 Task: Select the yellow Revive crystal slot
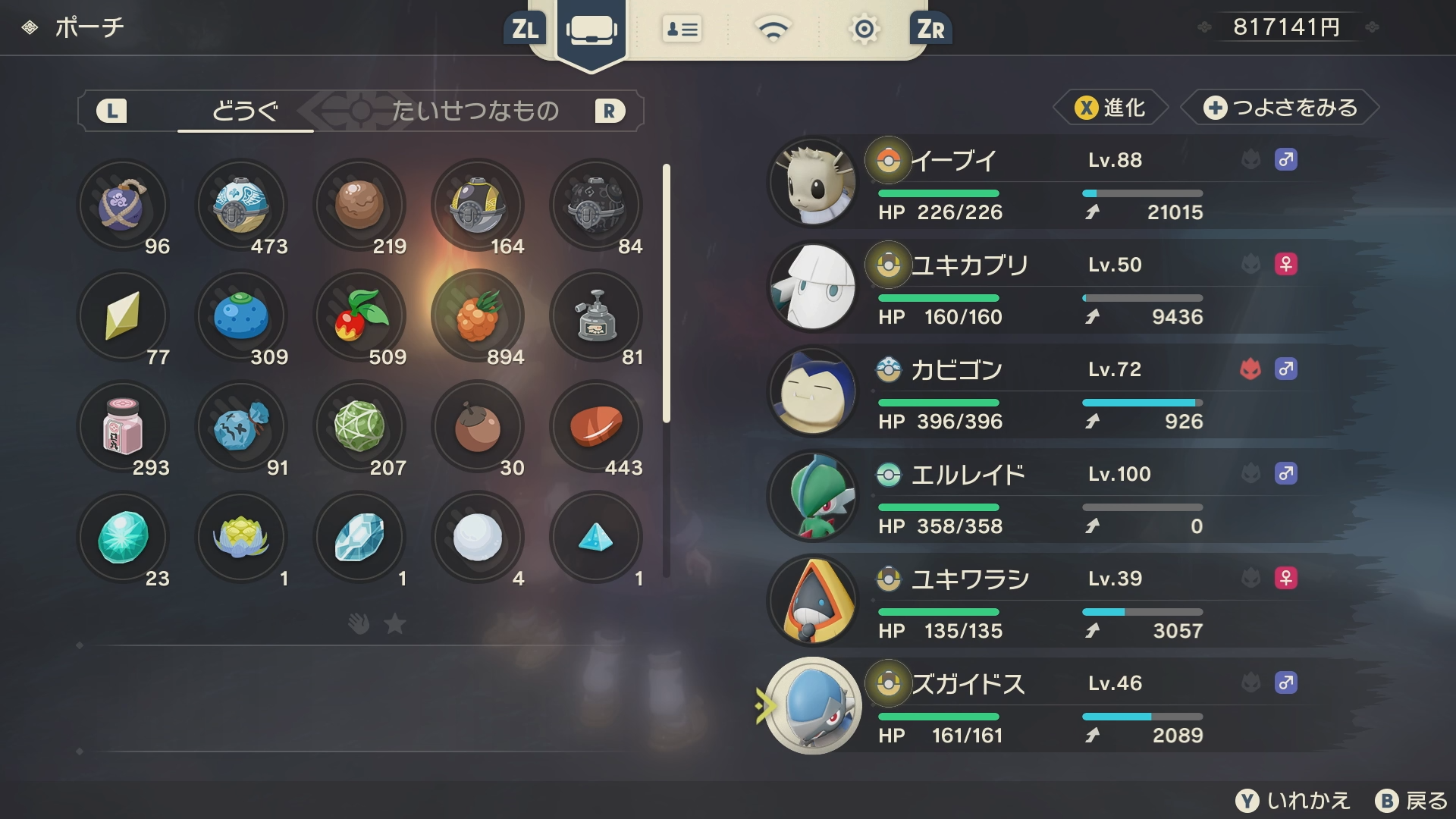123,316
